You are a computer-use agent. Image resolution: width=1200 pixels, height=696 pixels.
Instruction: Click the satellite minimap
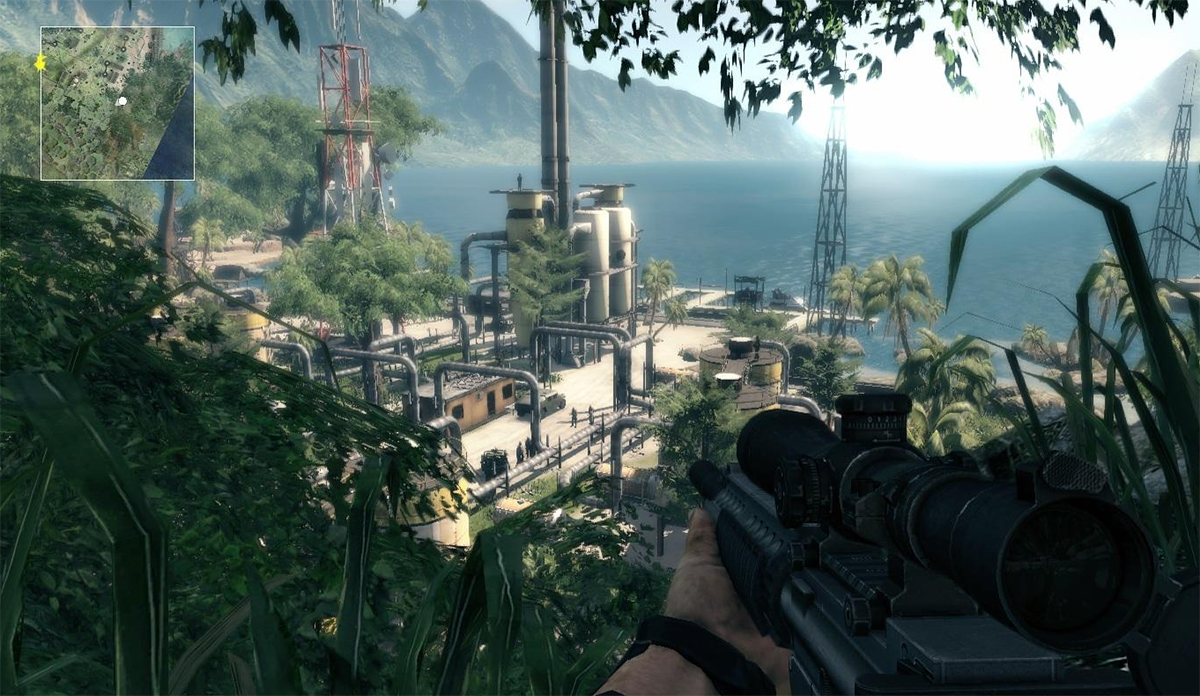[x=117, y=103]
